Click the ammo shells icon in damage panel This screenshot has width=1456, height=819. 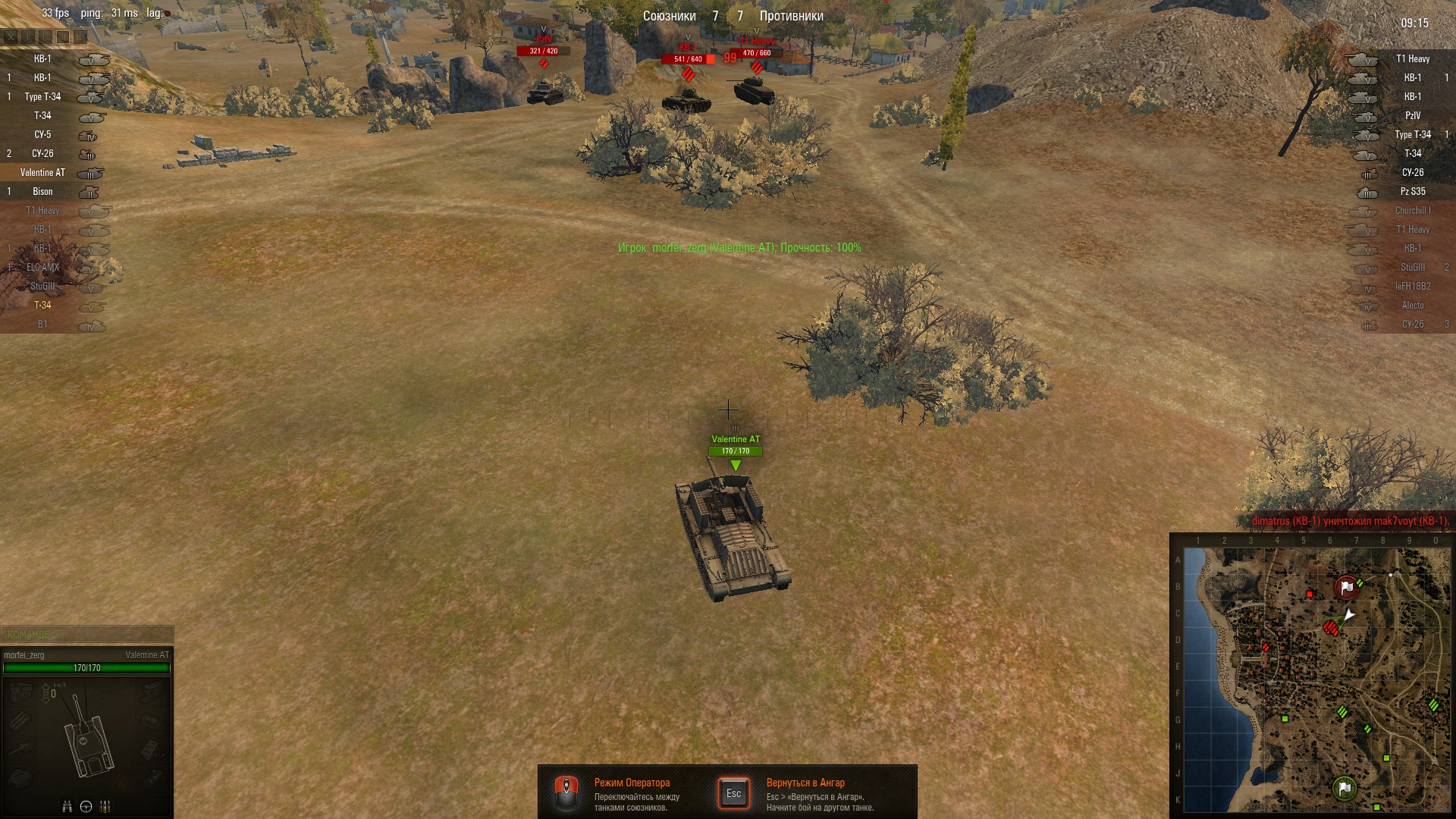[105, 806]
